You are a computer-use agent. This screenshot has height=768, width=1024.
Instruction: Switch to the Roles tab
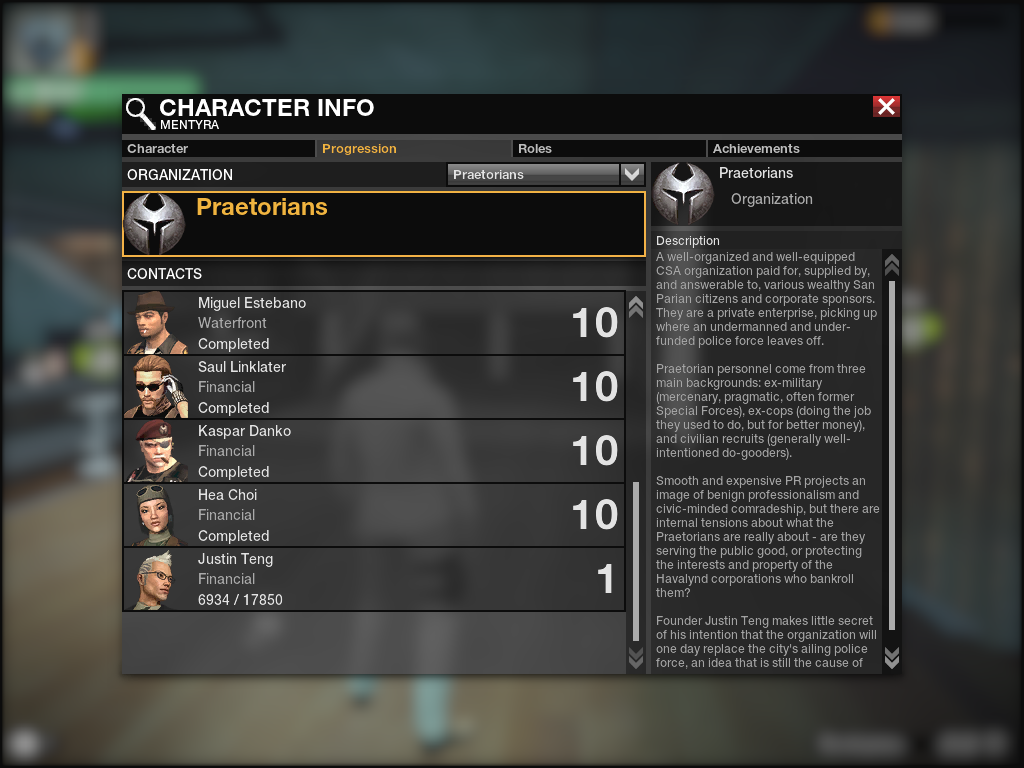(609, 149)
